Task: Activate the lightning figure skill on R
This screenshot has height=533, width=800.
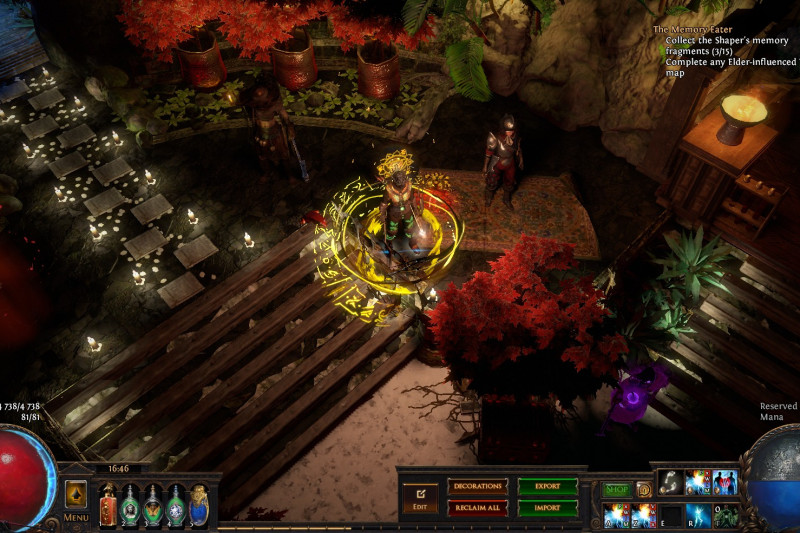Action: click(697, 515)
